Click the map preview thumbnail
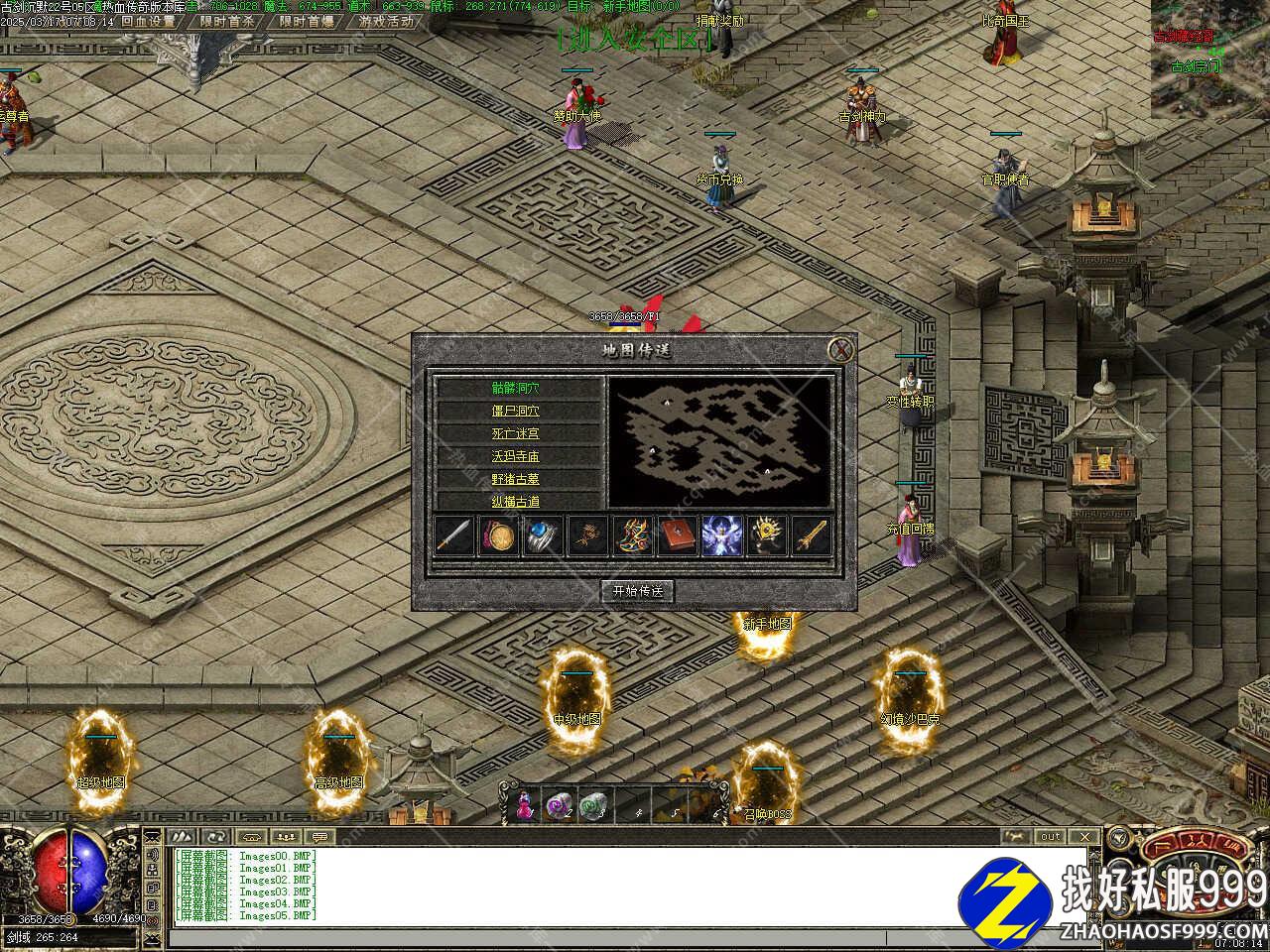Screen dimensions: 1270x952 719,441
